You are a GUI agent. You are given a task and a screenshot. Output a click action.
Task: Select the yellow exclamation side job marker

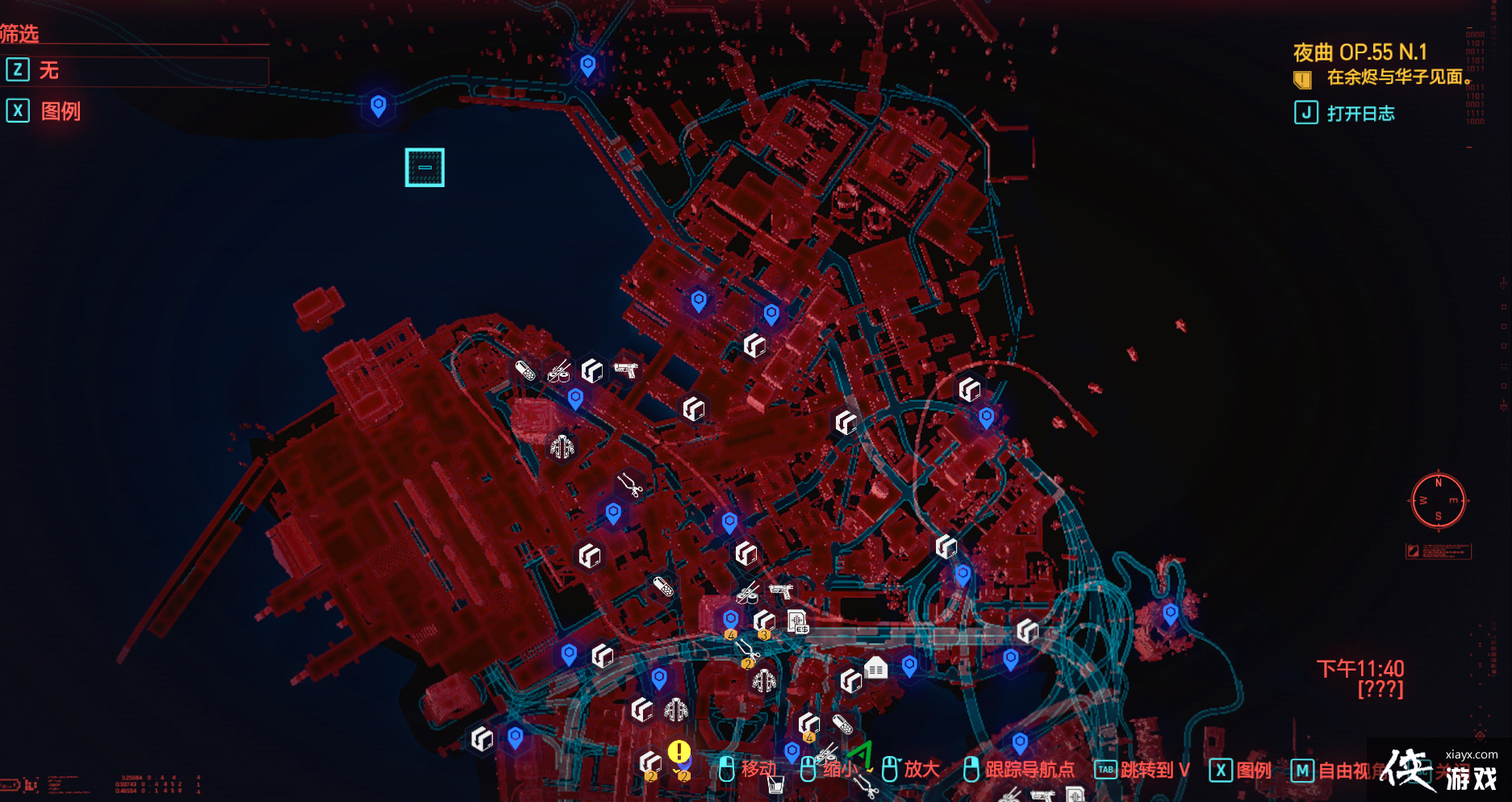pos(679,750)
